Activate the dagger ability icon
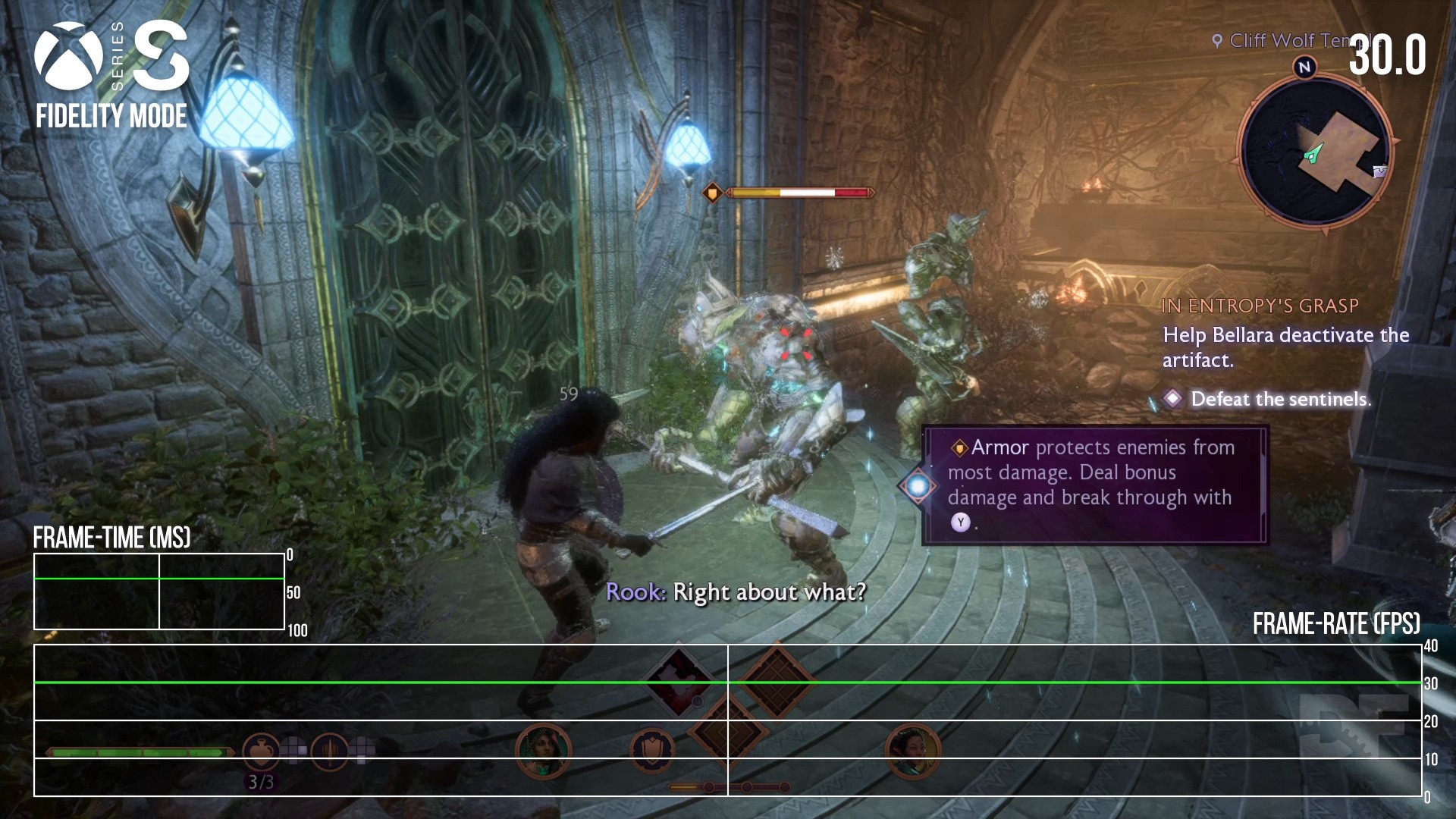1456x819 pixels. pyautogui.click(x=329, y=751)
